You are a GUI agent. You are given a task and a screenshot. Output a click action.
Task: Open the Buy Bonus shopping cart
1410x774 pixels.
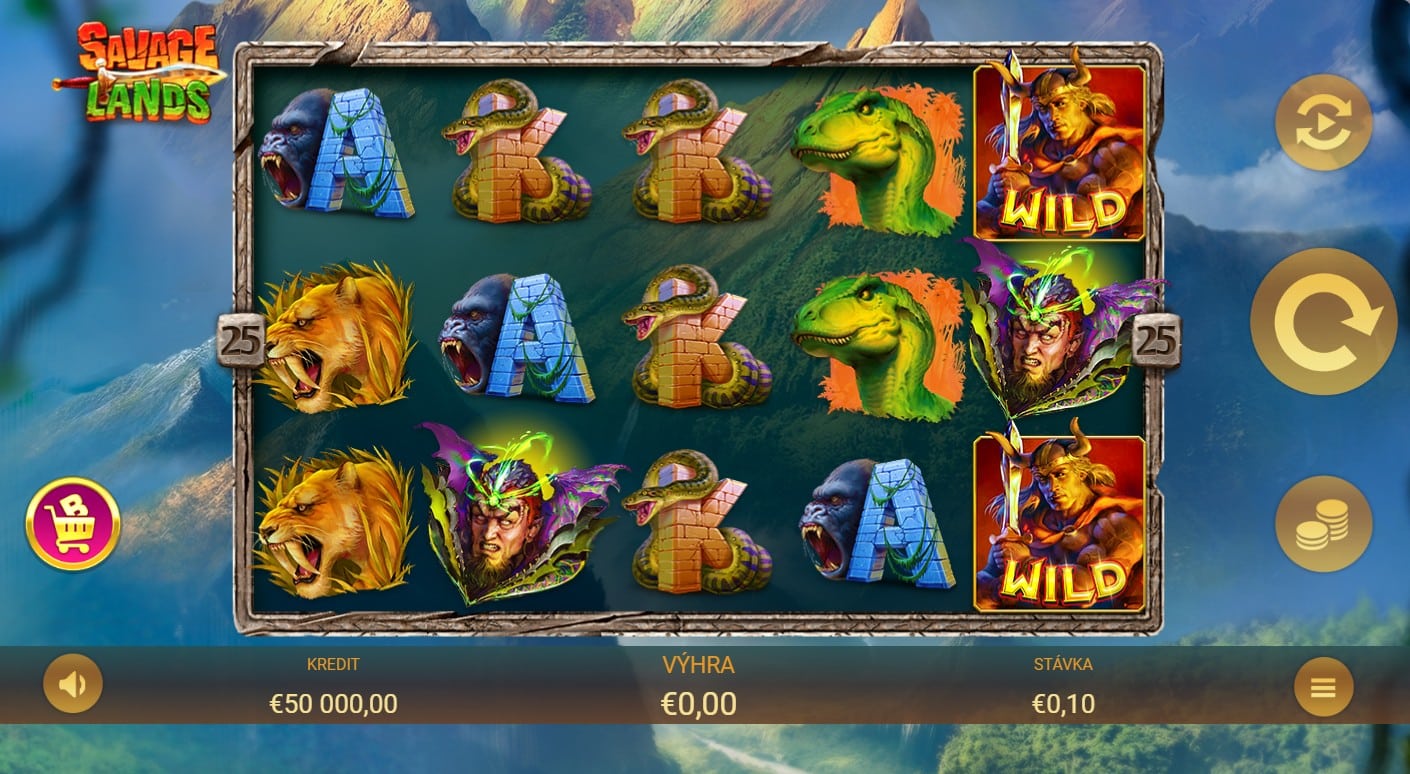click(x=72, y=522)
